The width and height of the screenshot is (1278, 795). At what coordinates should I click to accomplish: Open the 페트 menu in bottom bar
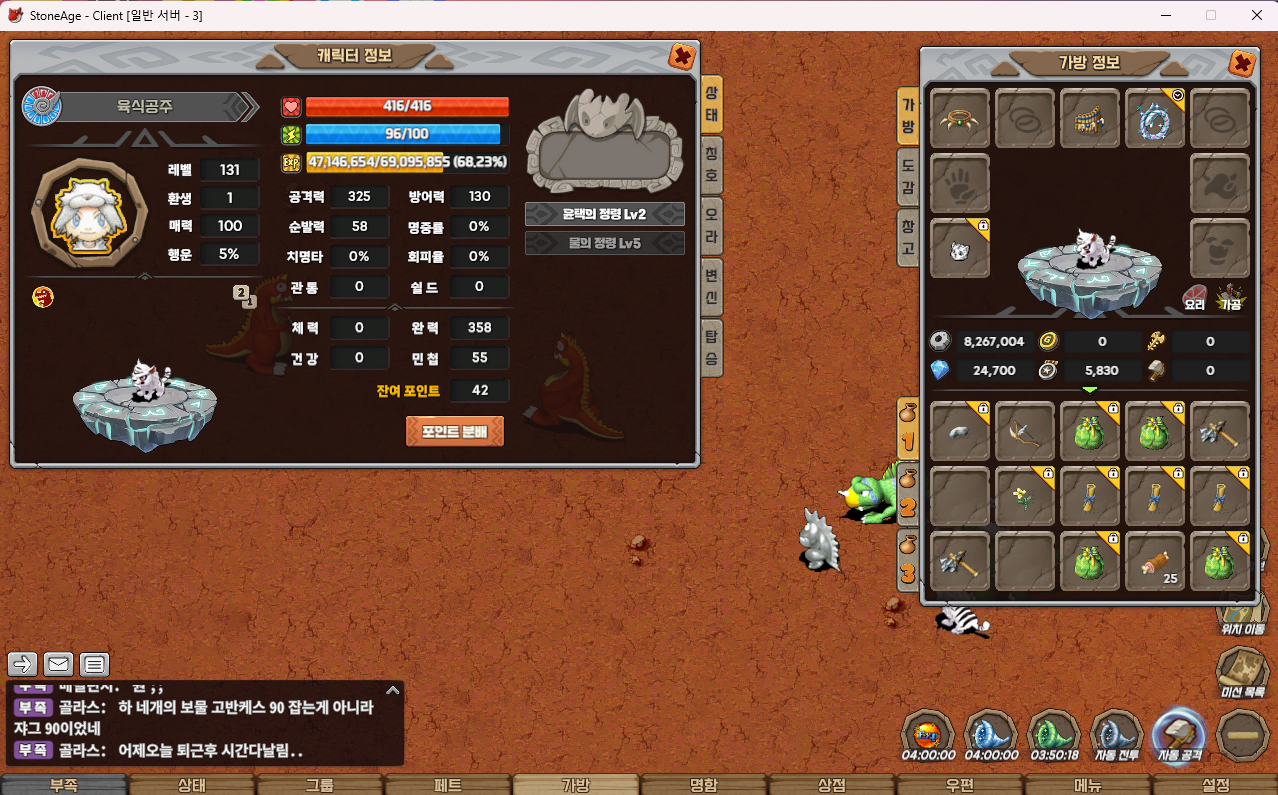[448, 785]
